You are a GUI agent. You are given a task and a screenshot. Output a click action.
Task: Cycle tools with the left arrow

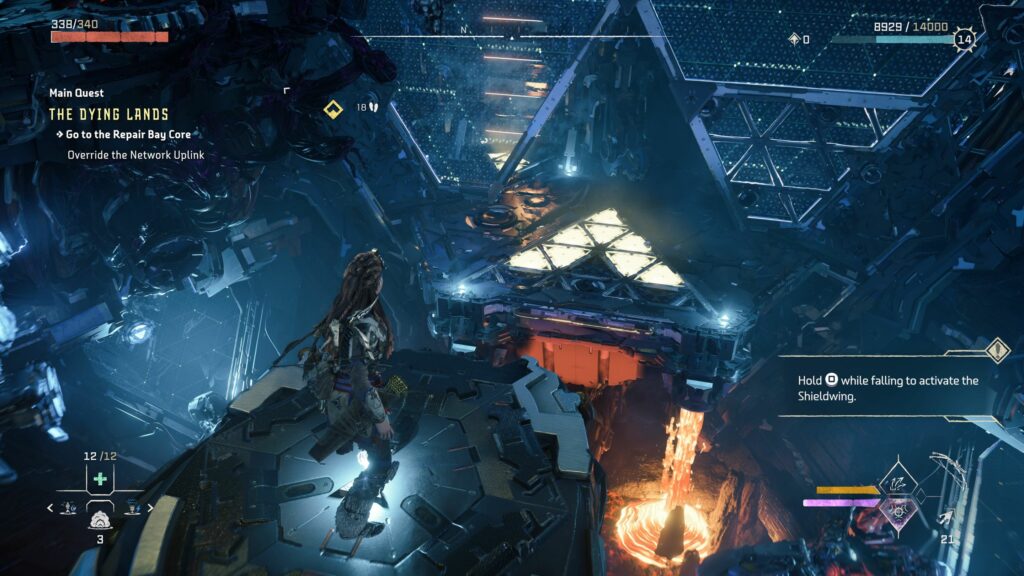51,508
